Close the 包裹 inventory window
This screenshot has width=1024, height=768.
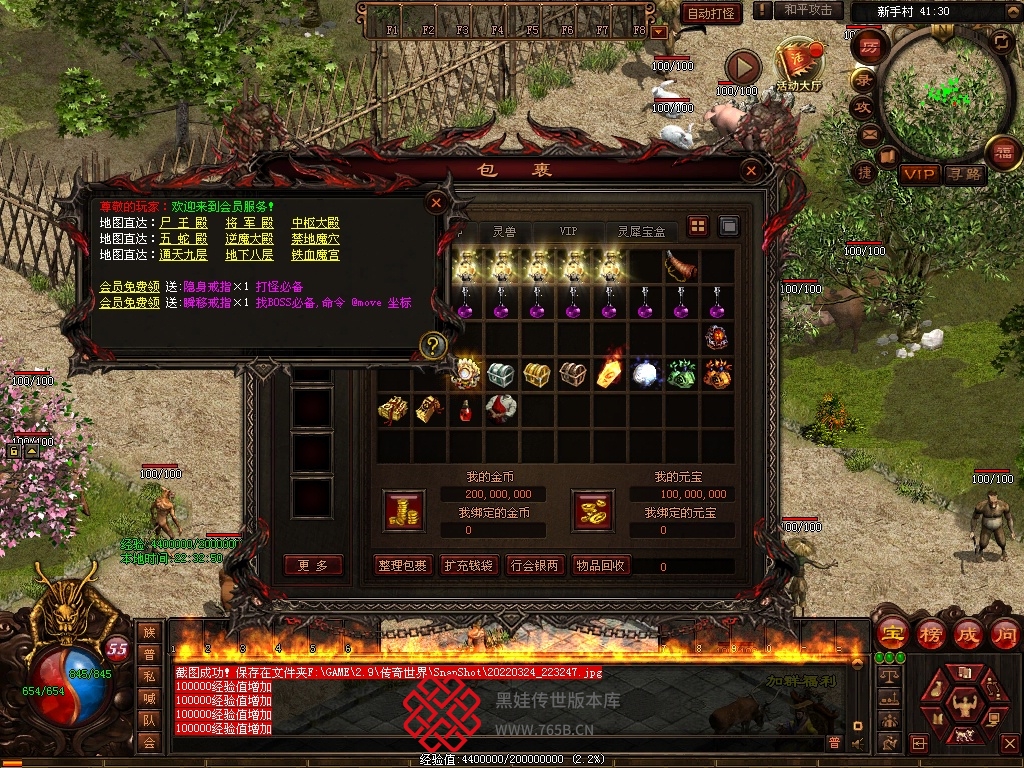point(752,171)
